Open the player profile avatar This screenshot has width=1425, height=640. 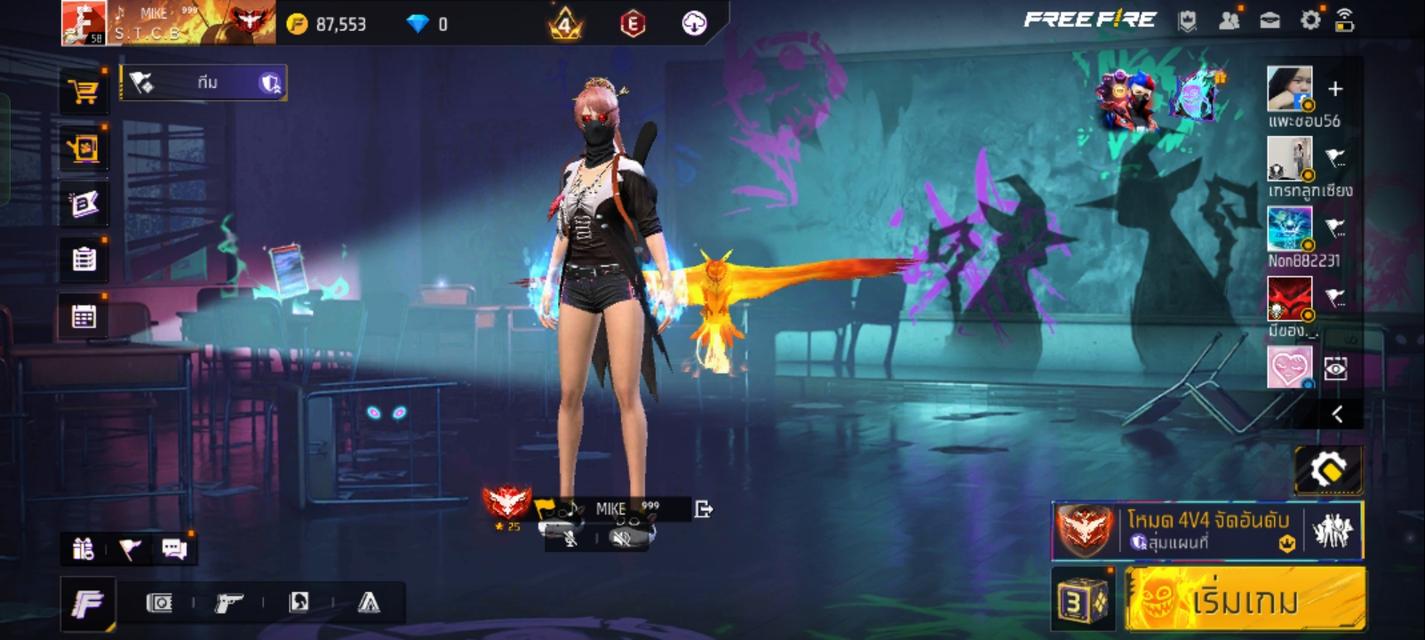(84, 22)
